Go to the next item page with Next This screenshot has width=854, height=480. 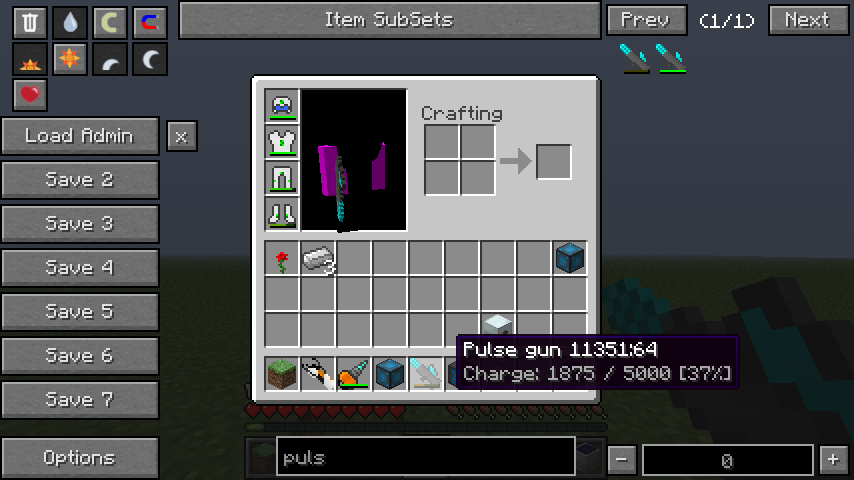[x=807, y=20]
